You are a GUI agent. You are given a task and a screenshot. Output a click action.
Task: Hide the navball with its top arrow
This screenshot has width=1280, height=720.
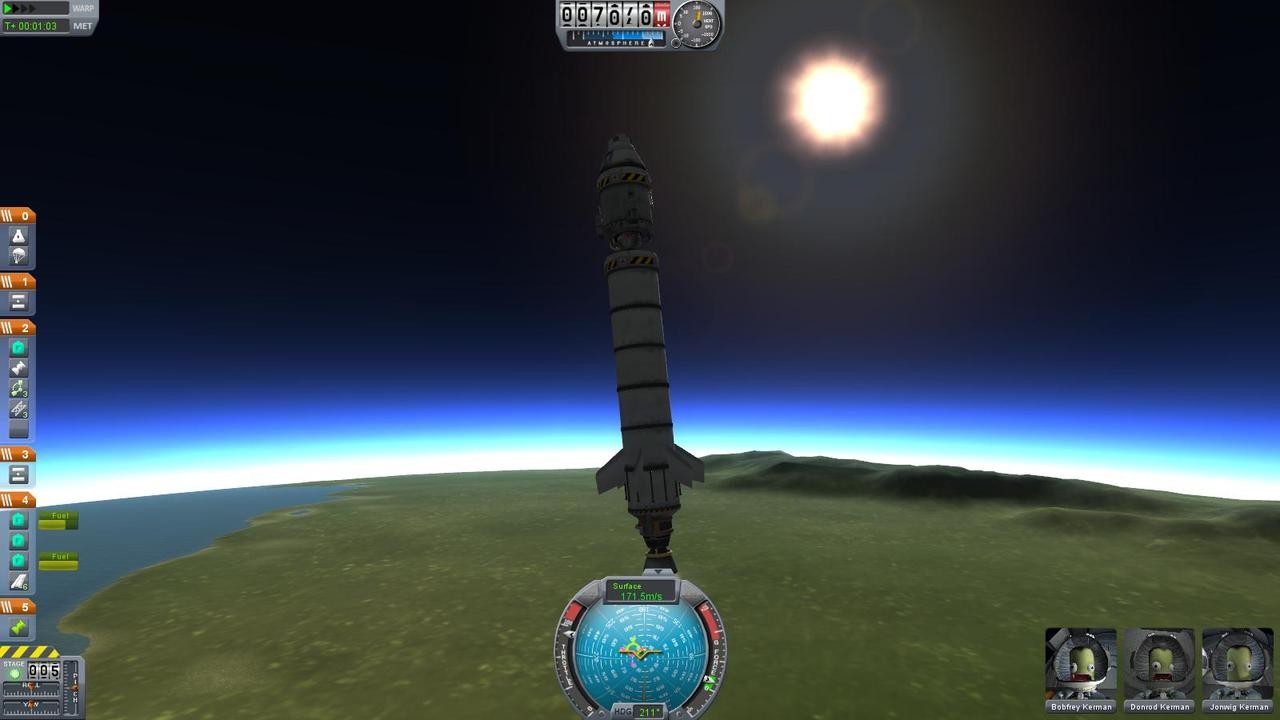click(x=658, y=573)
